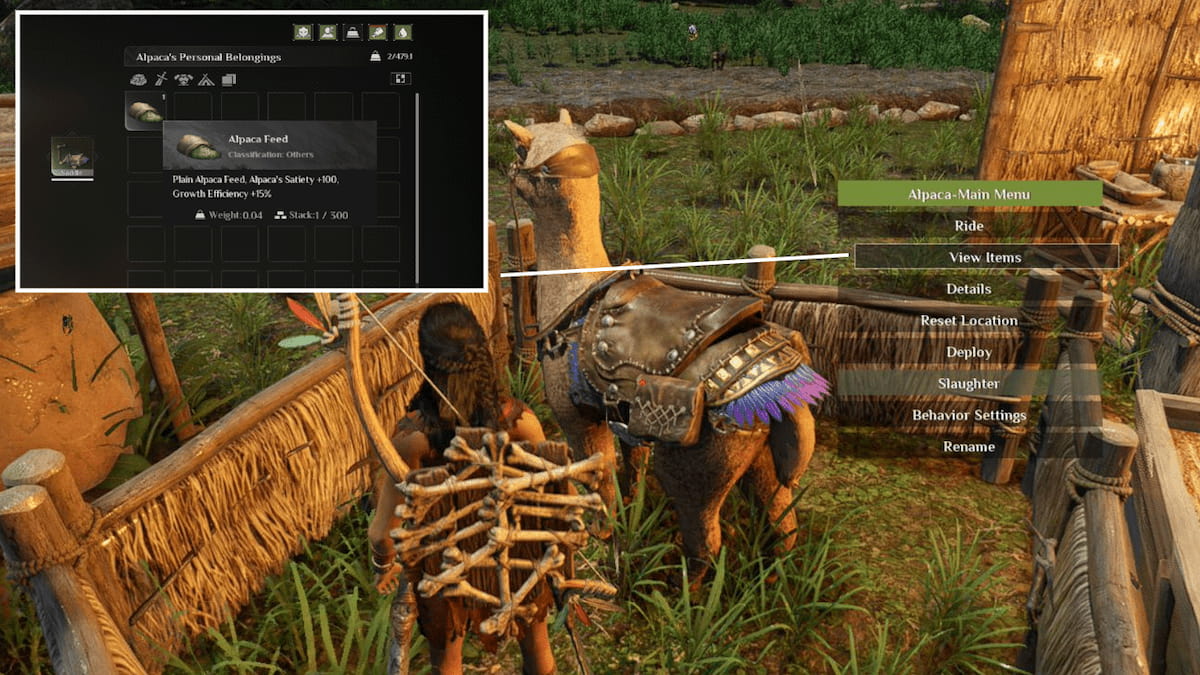Filter inventory by the armor category icon

click(x=183, y=80)
